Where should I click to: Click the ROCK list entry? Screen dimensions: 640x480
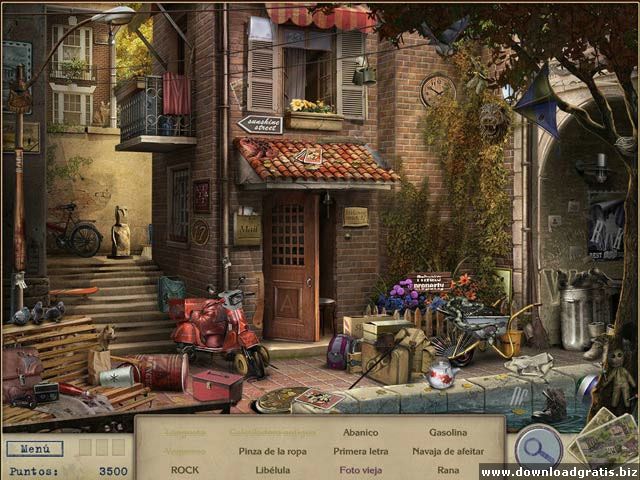(x=185, y=469)
